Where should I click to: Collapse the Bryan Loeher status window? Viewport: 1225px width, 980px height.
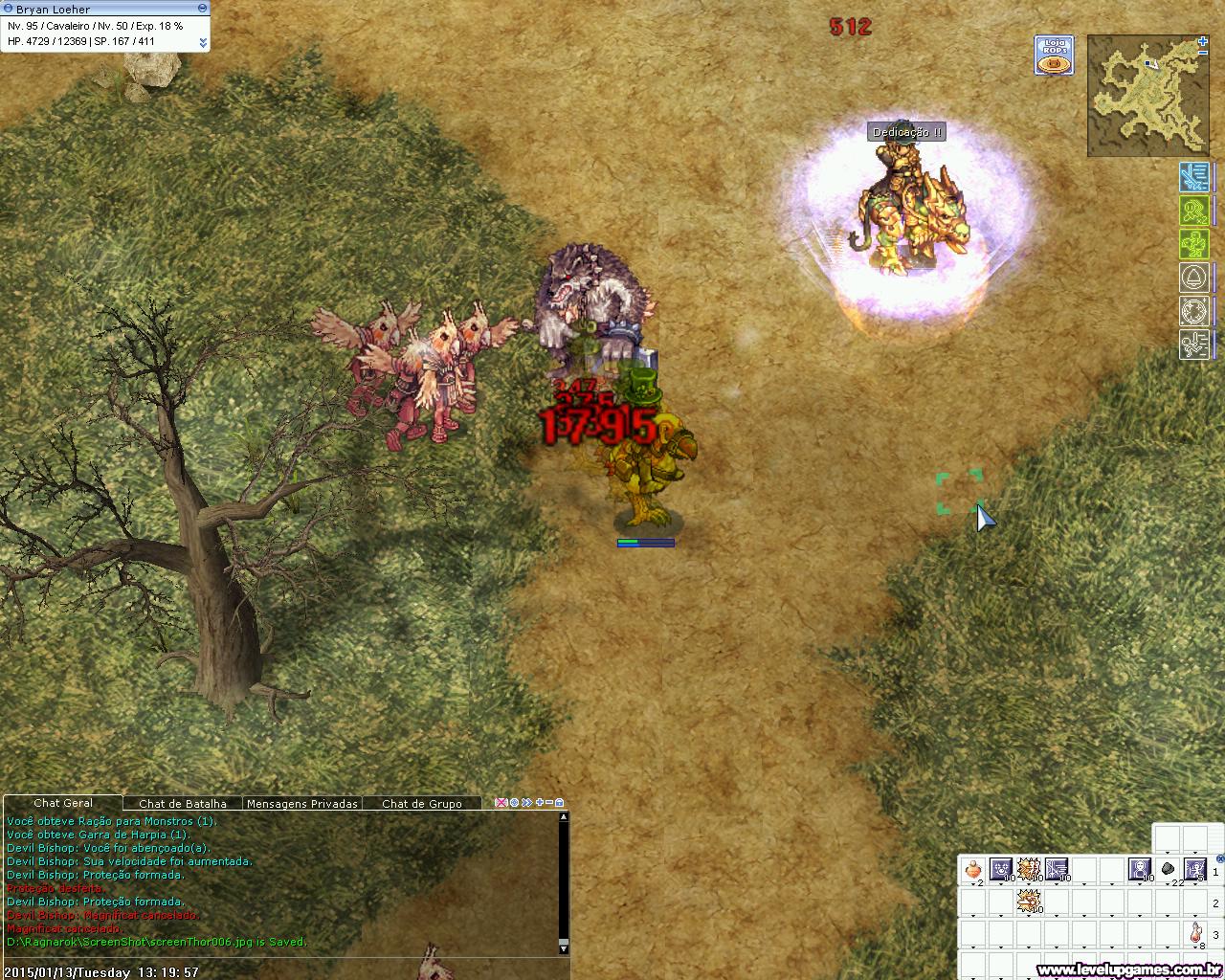203,9
